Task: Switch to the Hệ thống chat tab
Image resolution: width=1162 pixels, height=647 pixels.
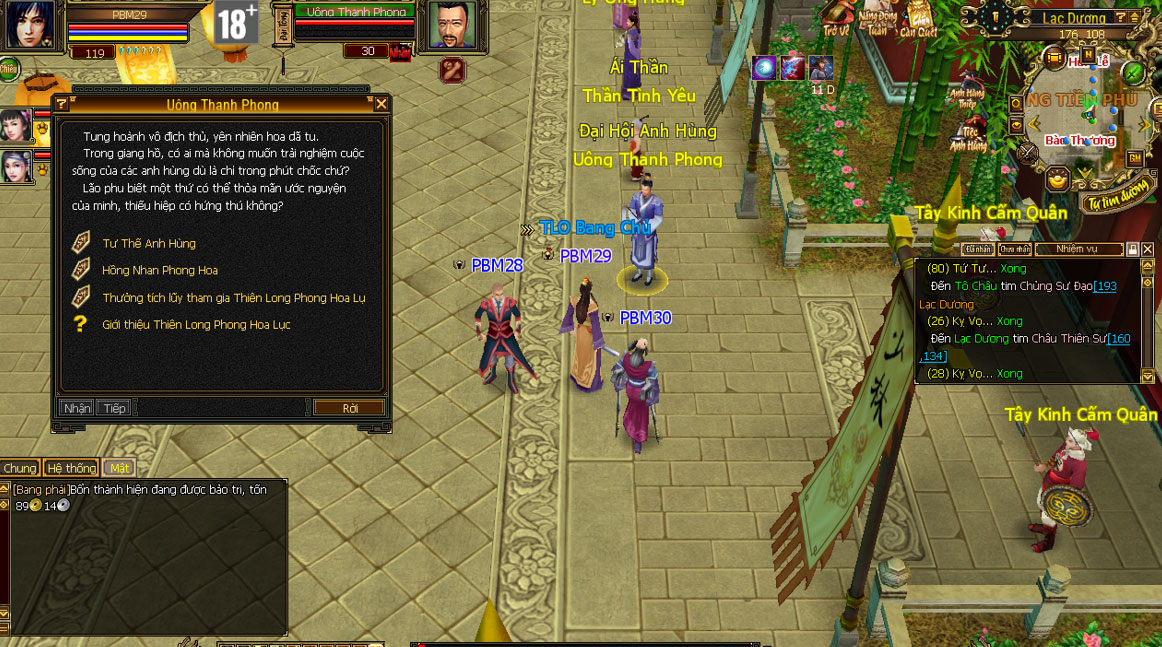Action: pyautogui.click(x=71, y=468)
